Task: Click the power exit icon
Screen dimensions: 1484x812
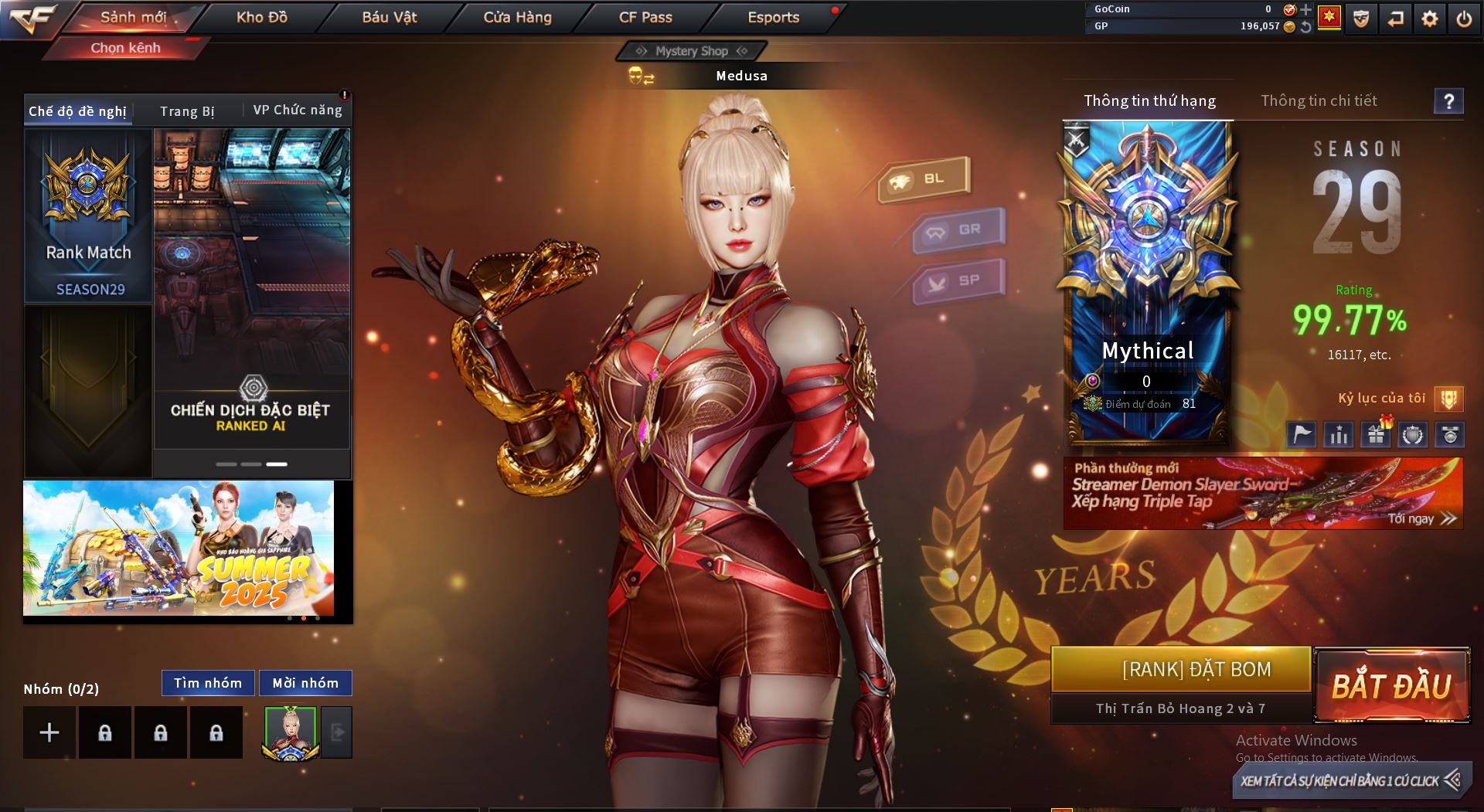Action: pyautogui.click(x=1464, y=19)
